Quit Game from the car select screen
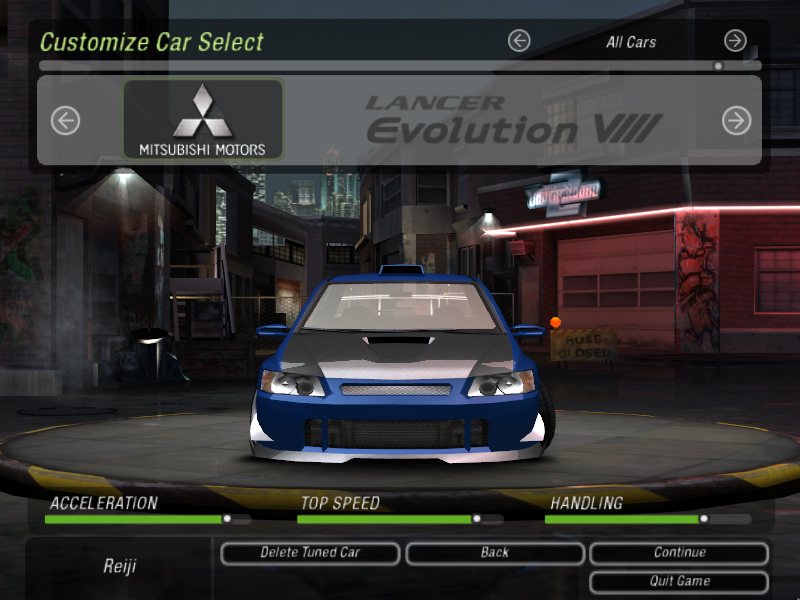This screenshot has height=600, width=800. point(679,581)
